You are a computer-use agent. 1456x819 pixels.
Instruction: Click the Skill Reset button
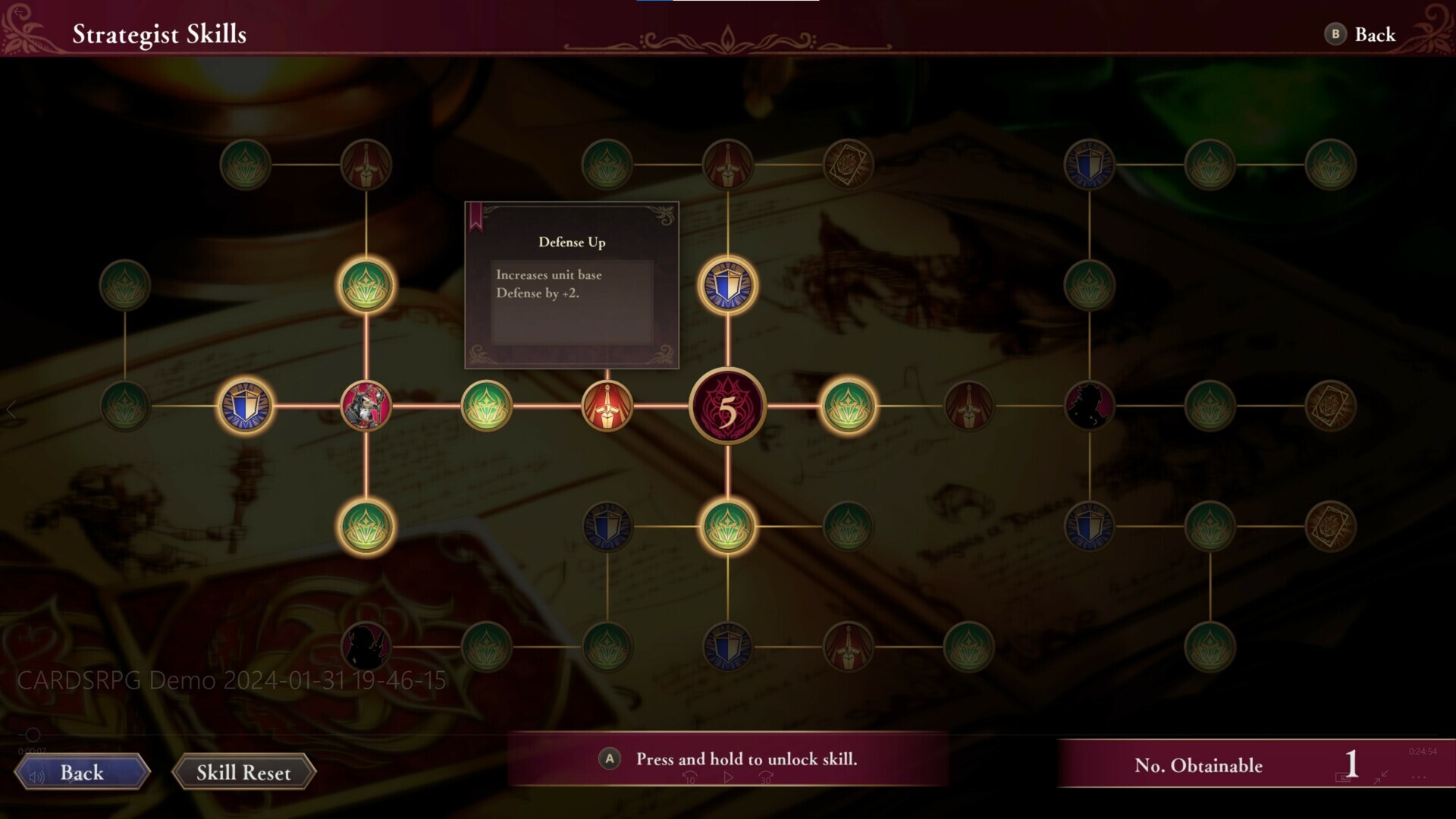(243, 772)
